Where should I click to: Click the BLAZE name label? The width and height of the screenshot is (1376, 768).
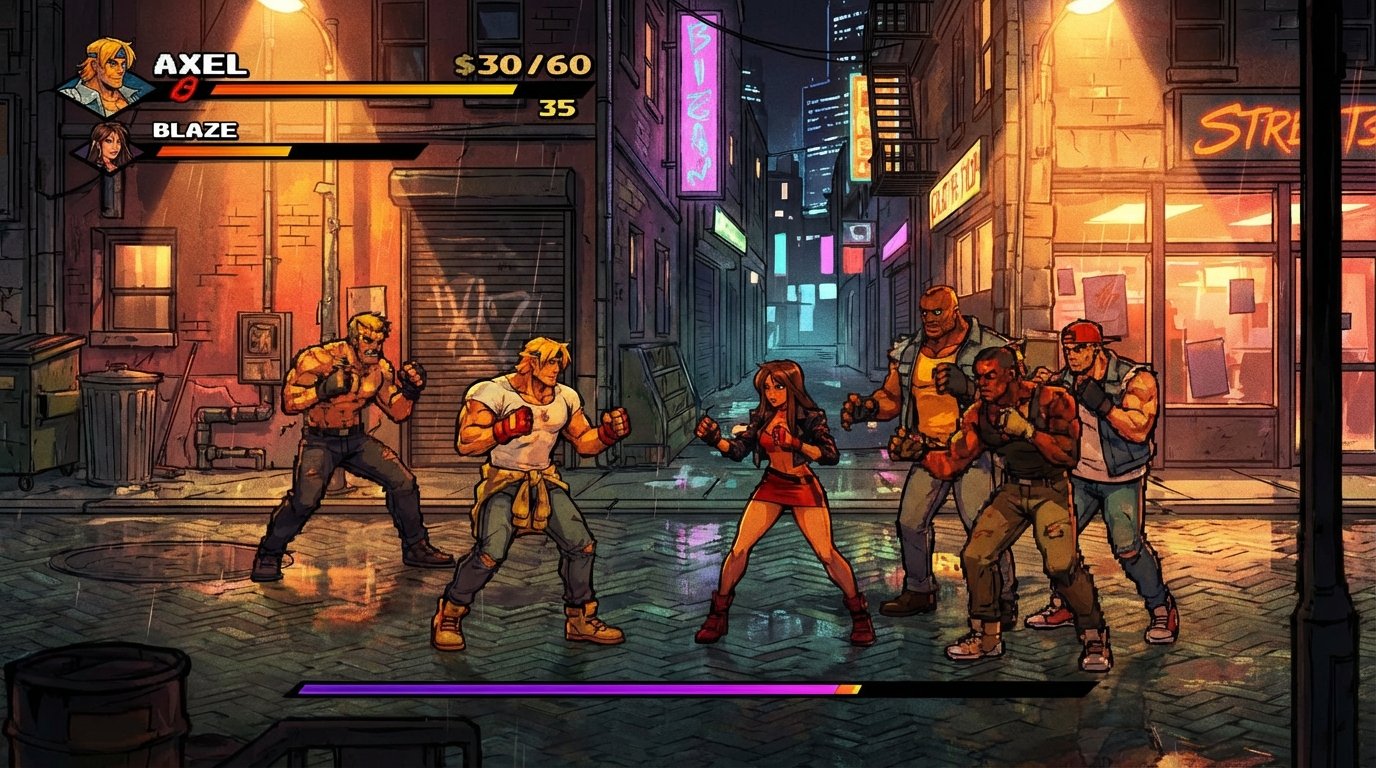[x=197, y=130]
